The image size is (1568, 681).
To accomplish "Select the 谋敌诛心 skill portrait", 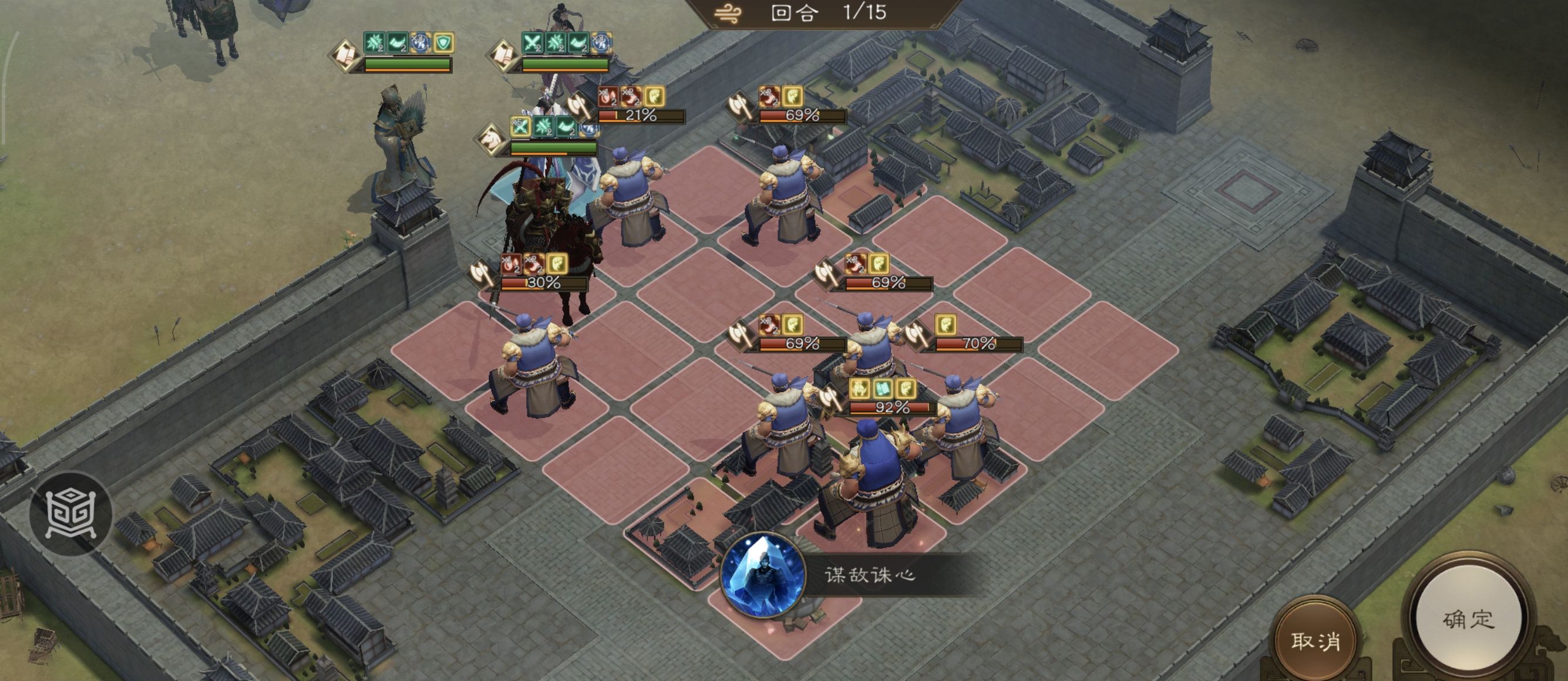I will [762, 574].
